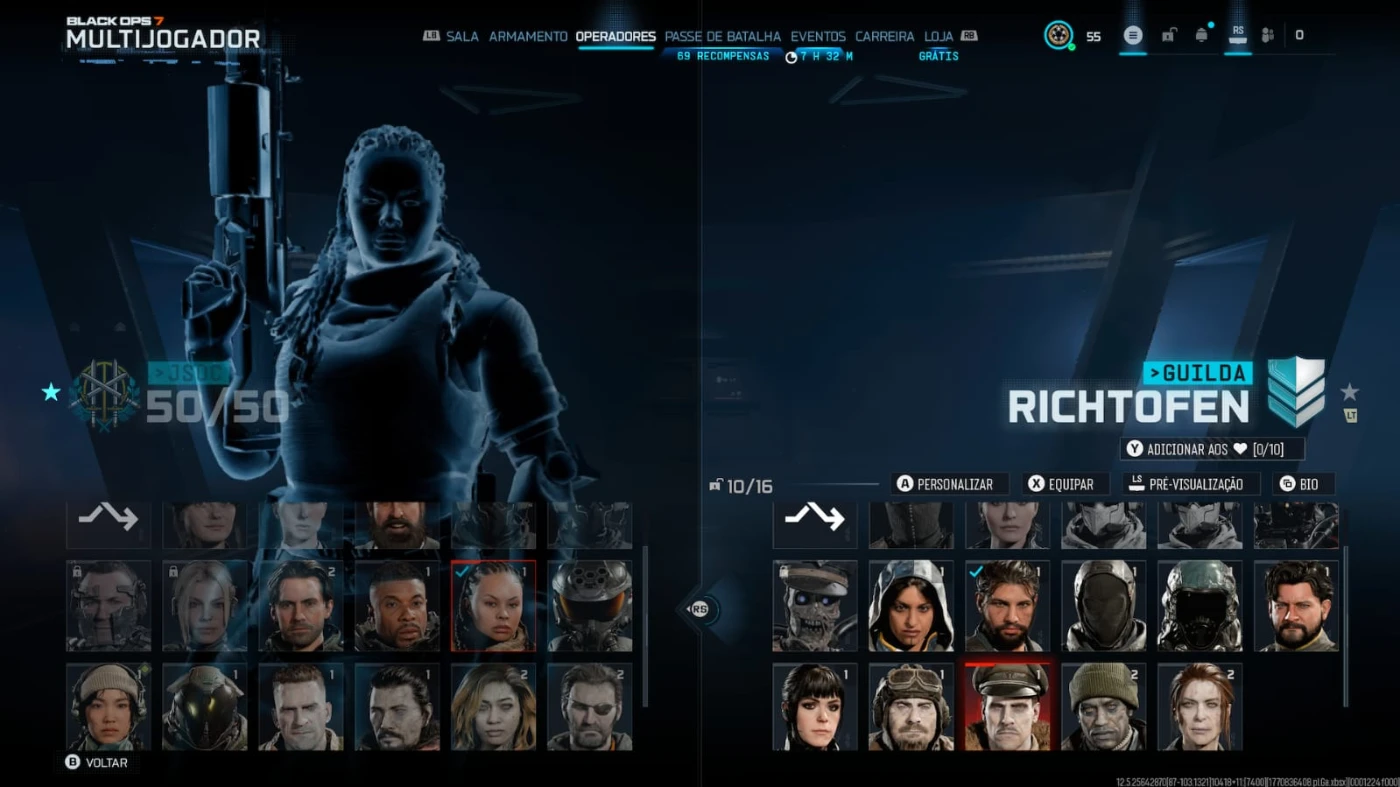The height and width of the screenshot is (787, 1400).
Task: Equip operator with the Equipar button
Action: pos(1064,484)
